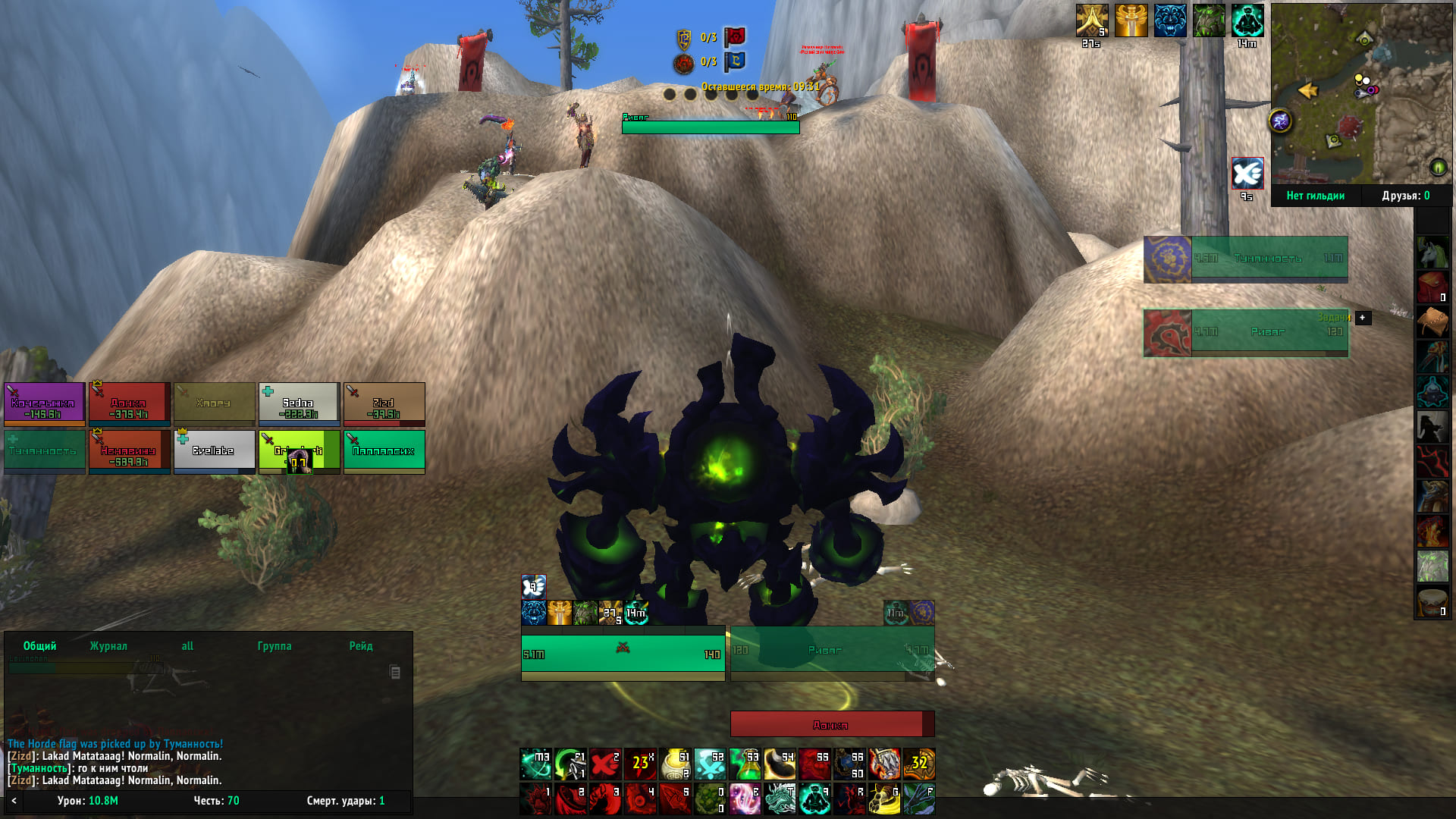1456x819 pixels.
Task: Use the green potion flask ability
Action: click(745, 764)
